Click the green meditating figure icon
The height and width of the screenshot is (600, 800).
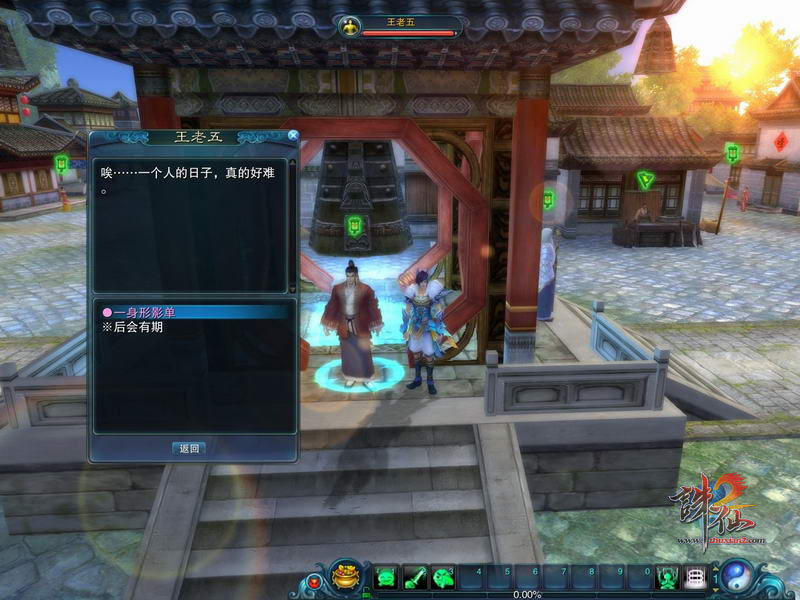pos(667,578)
